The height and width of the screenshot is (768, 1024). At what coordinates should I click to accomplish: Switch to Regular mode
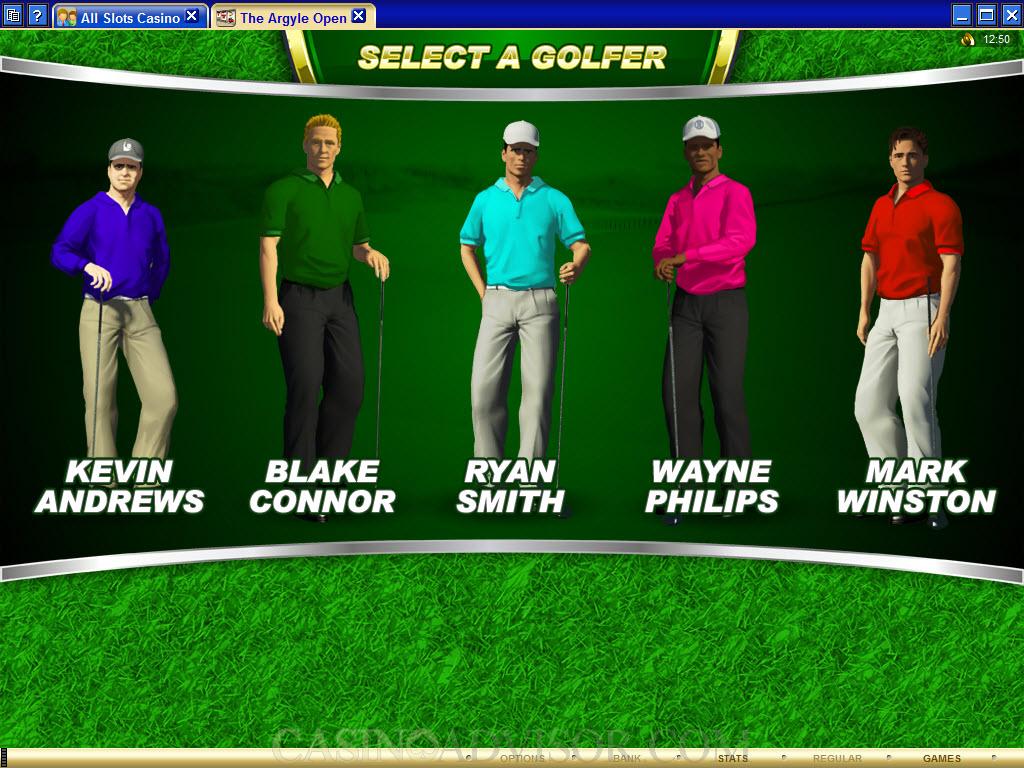(837, 759)
